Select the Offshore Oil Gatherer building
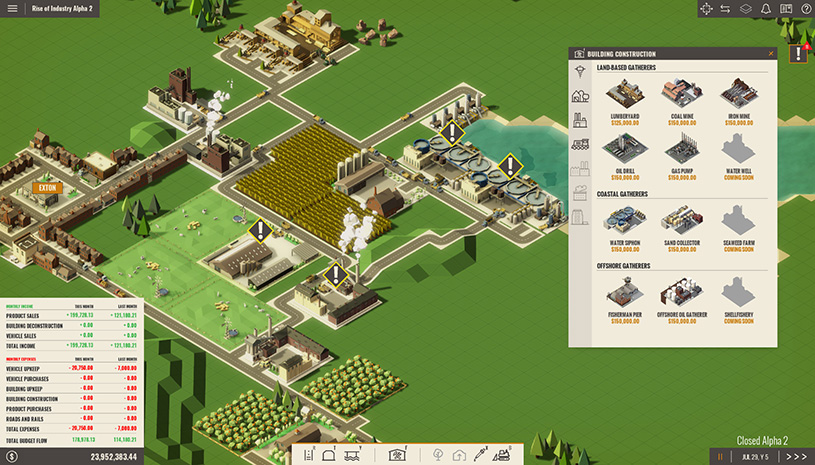 pyautogui.click(x=682, y=293)
